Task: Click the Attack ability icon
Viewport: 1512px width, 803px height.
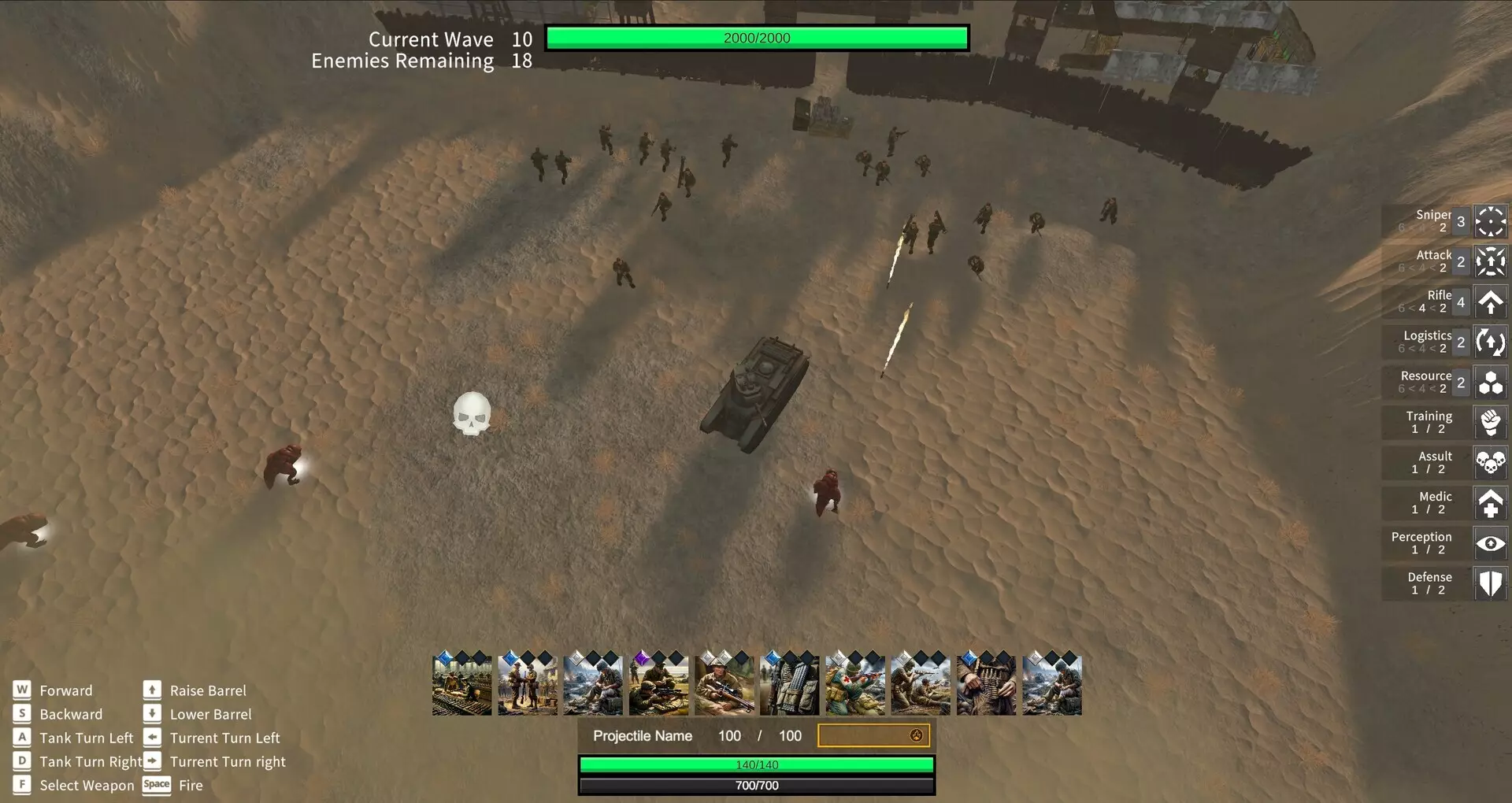Action: (1491, 261)
